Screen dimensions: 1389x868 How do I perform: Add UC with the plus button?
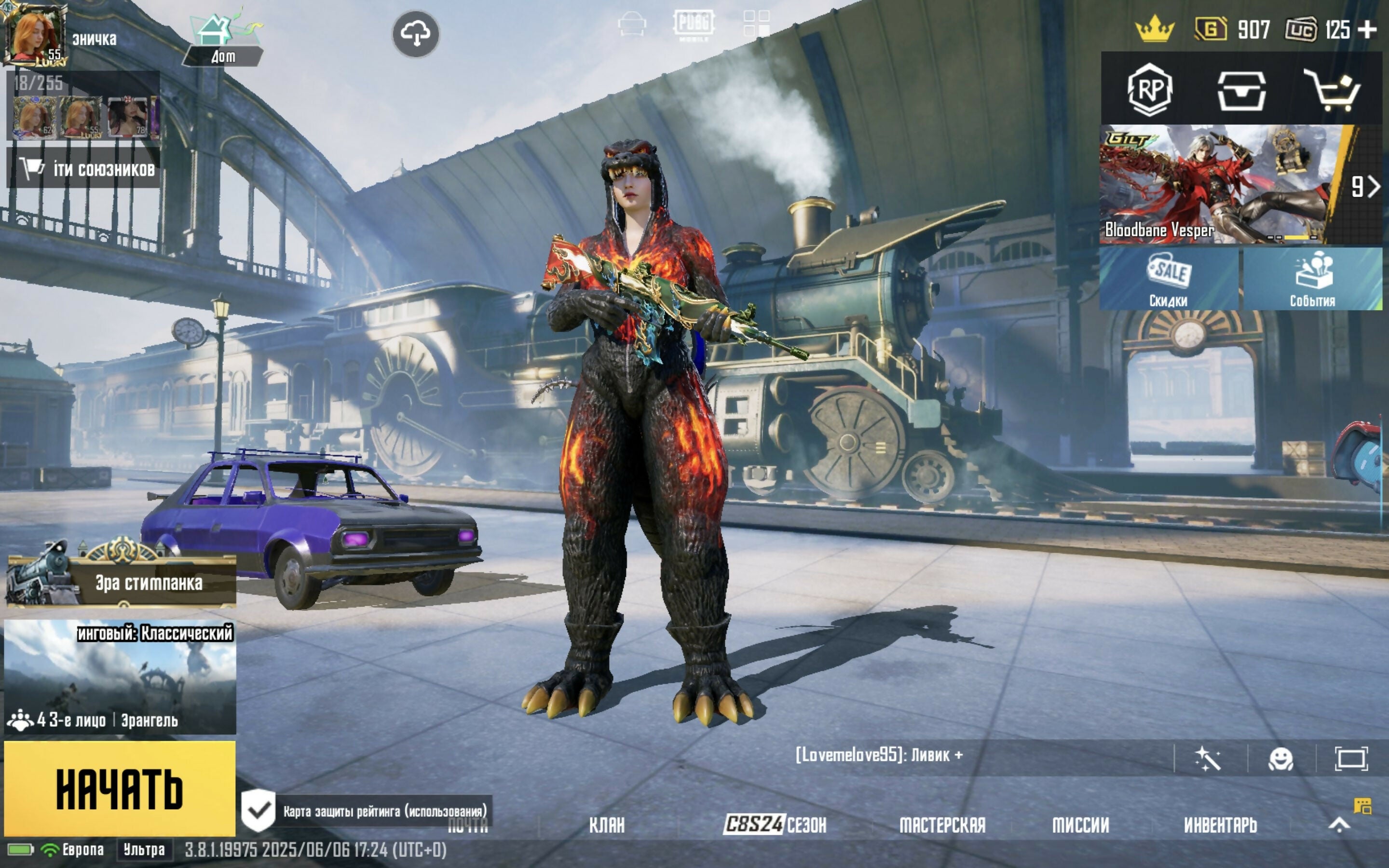click(1368, 29)
